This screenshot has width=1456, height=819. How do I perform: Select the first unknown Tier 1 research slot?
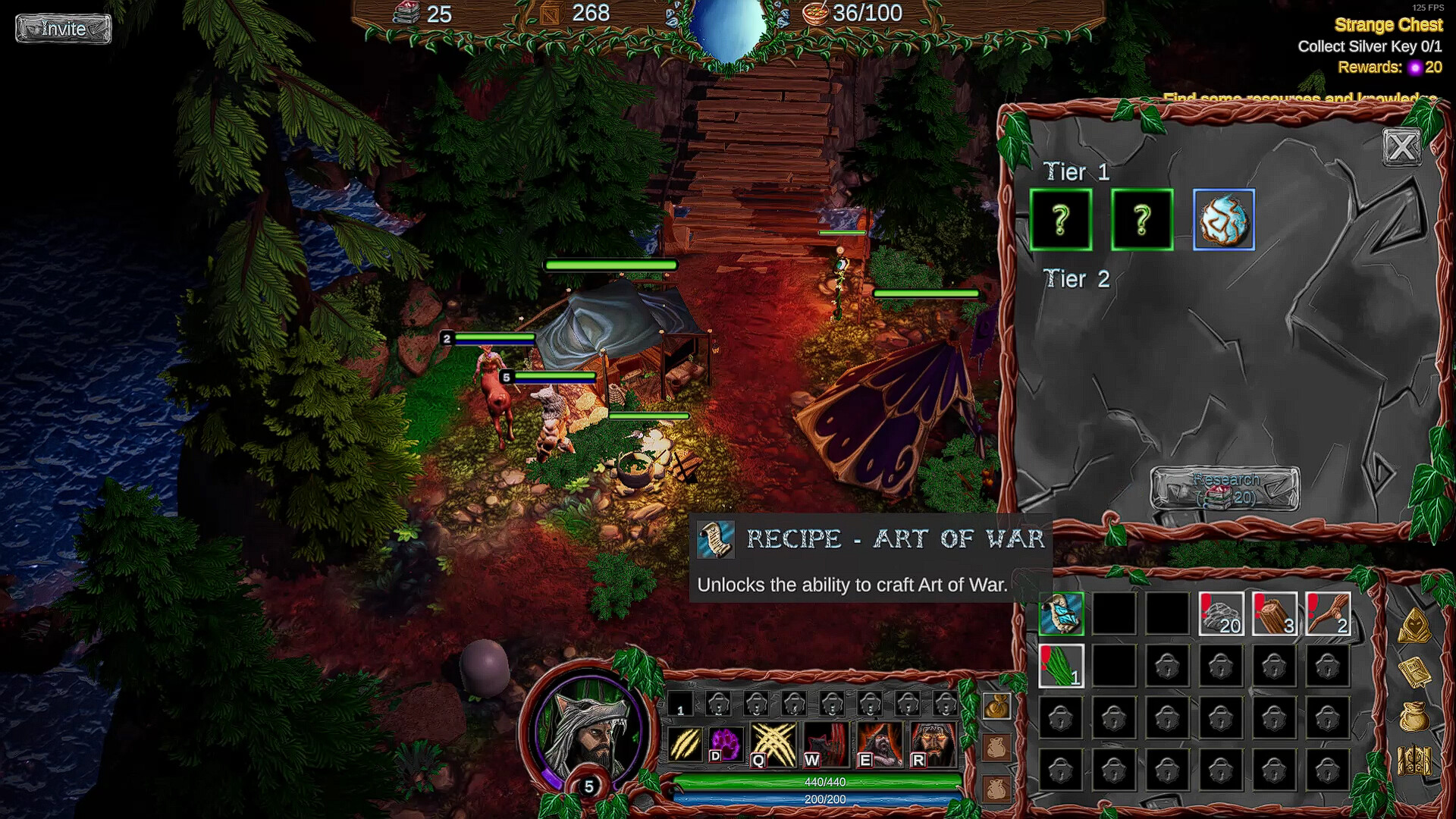[x=1061, y=221]
